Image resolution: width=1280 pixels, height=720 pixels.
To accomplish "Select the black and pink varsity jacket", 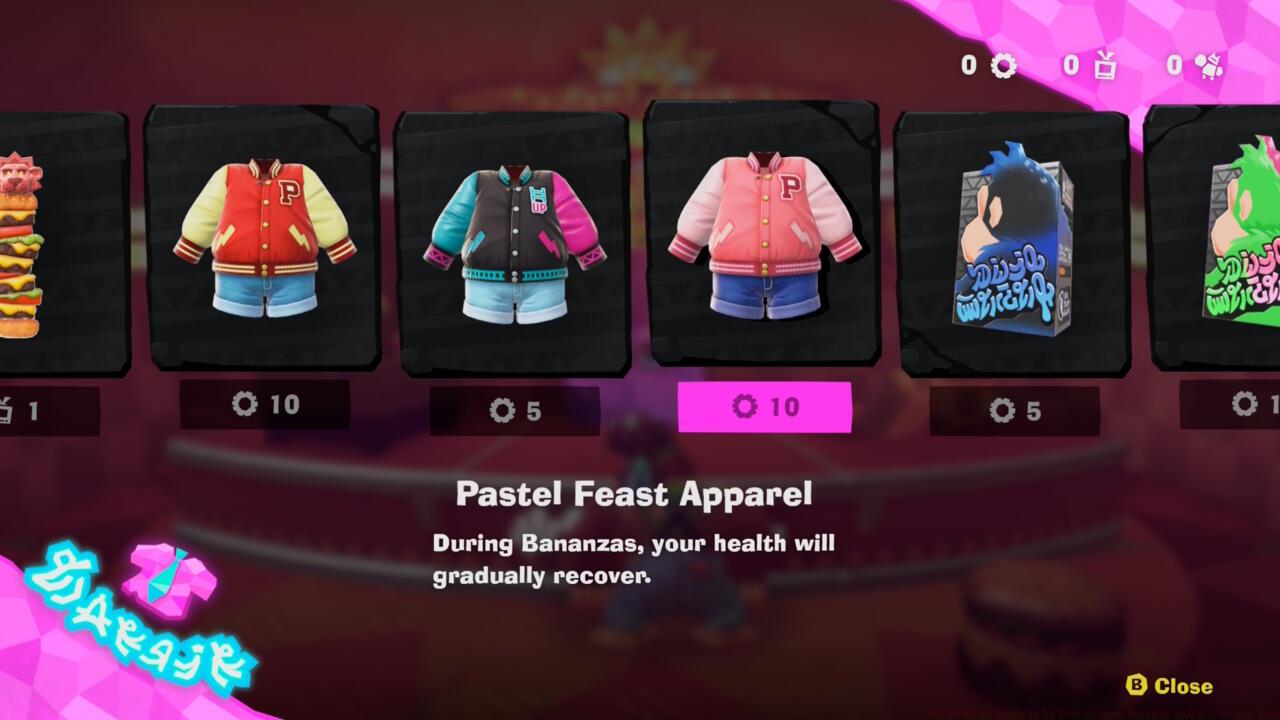I will click(518, 240).
